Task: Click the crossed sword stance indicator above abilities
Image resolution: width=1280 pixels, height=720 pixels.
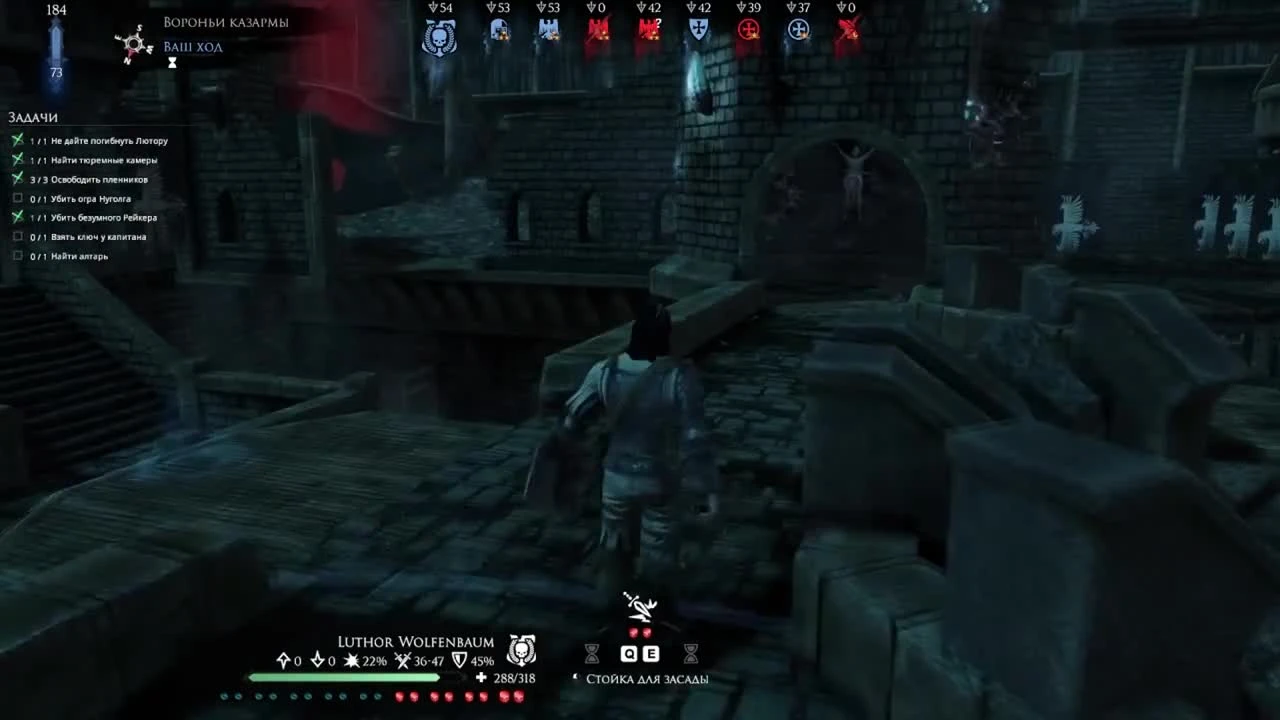Action: click(x=640, y=605)
